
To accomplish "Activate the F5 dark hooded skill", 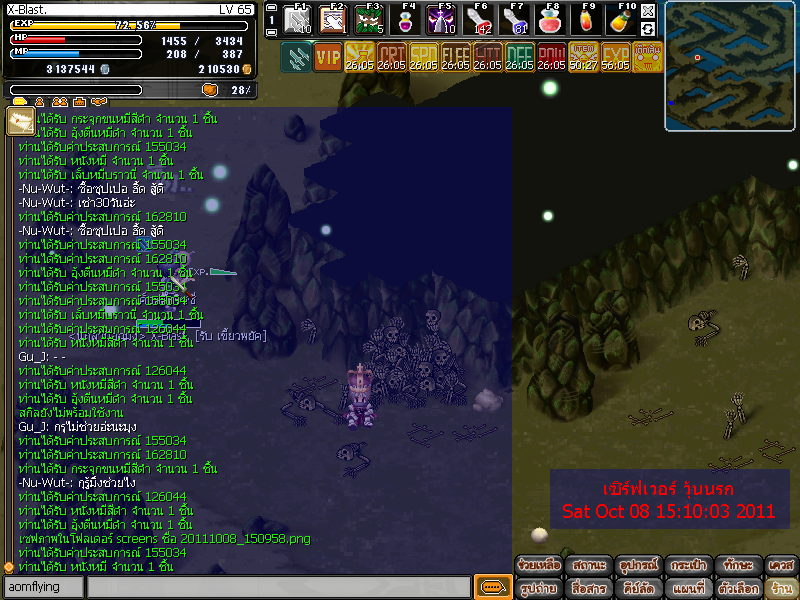I will point(442,21).
